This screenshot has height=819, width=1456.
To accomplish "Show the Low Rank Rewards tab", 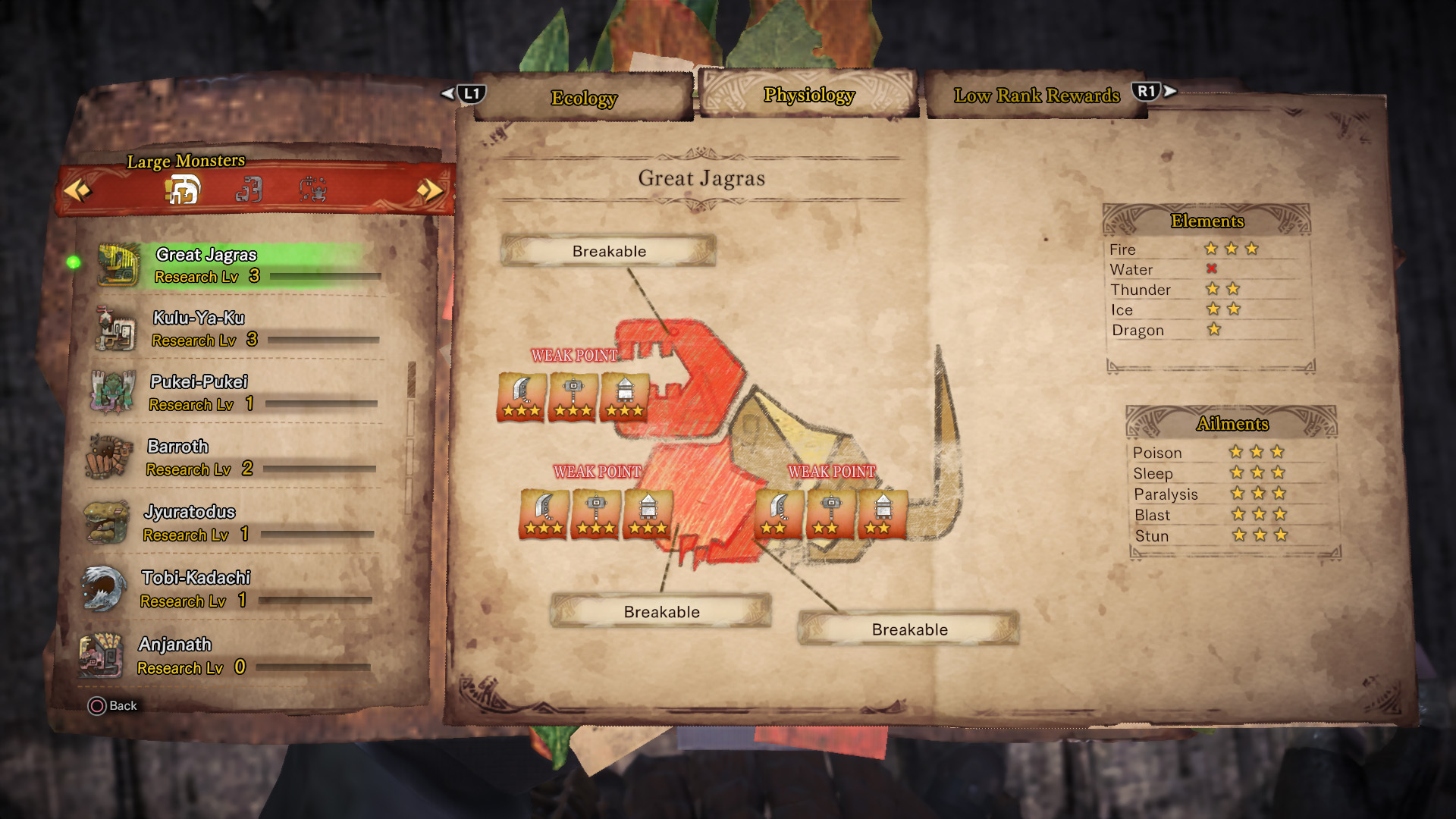I will click(1036, 96).
